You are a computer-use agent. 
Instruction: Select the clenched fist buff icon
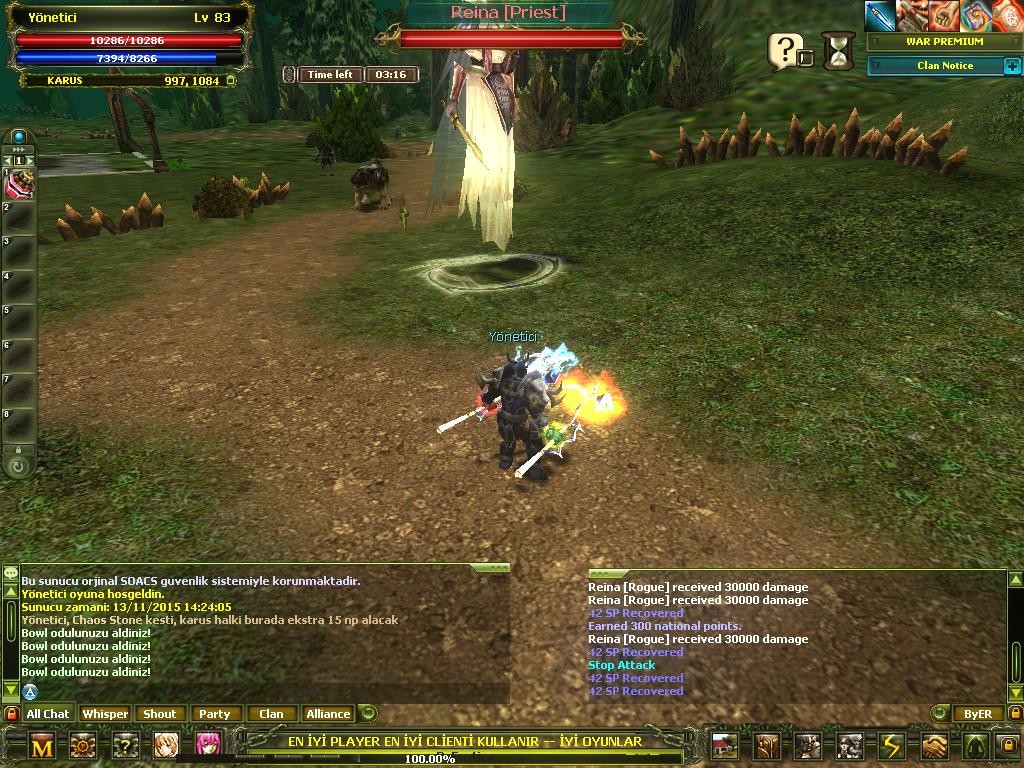[943, 16]
